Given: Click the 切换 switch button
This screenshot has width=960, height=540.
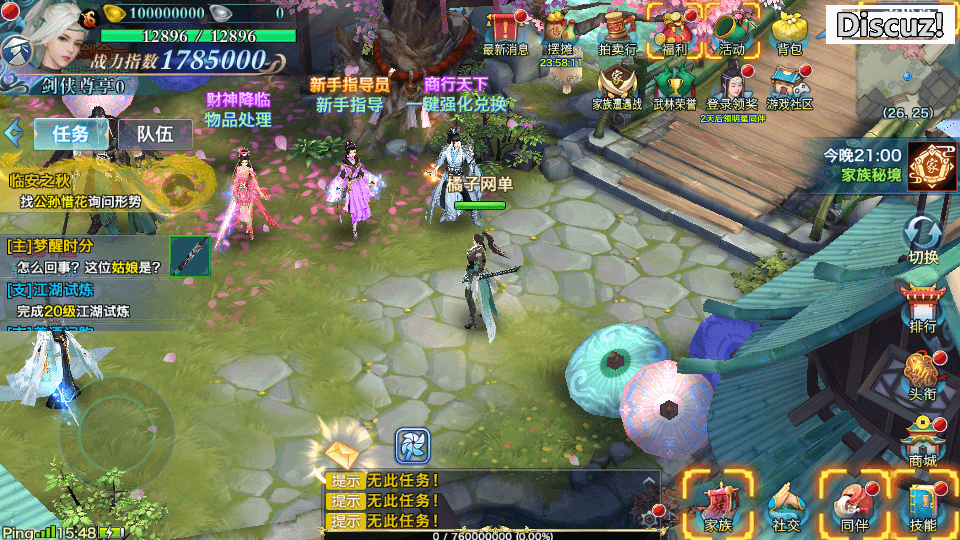Looking at the screenshot, I should [x=923, y=240].
